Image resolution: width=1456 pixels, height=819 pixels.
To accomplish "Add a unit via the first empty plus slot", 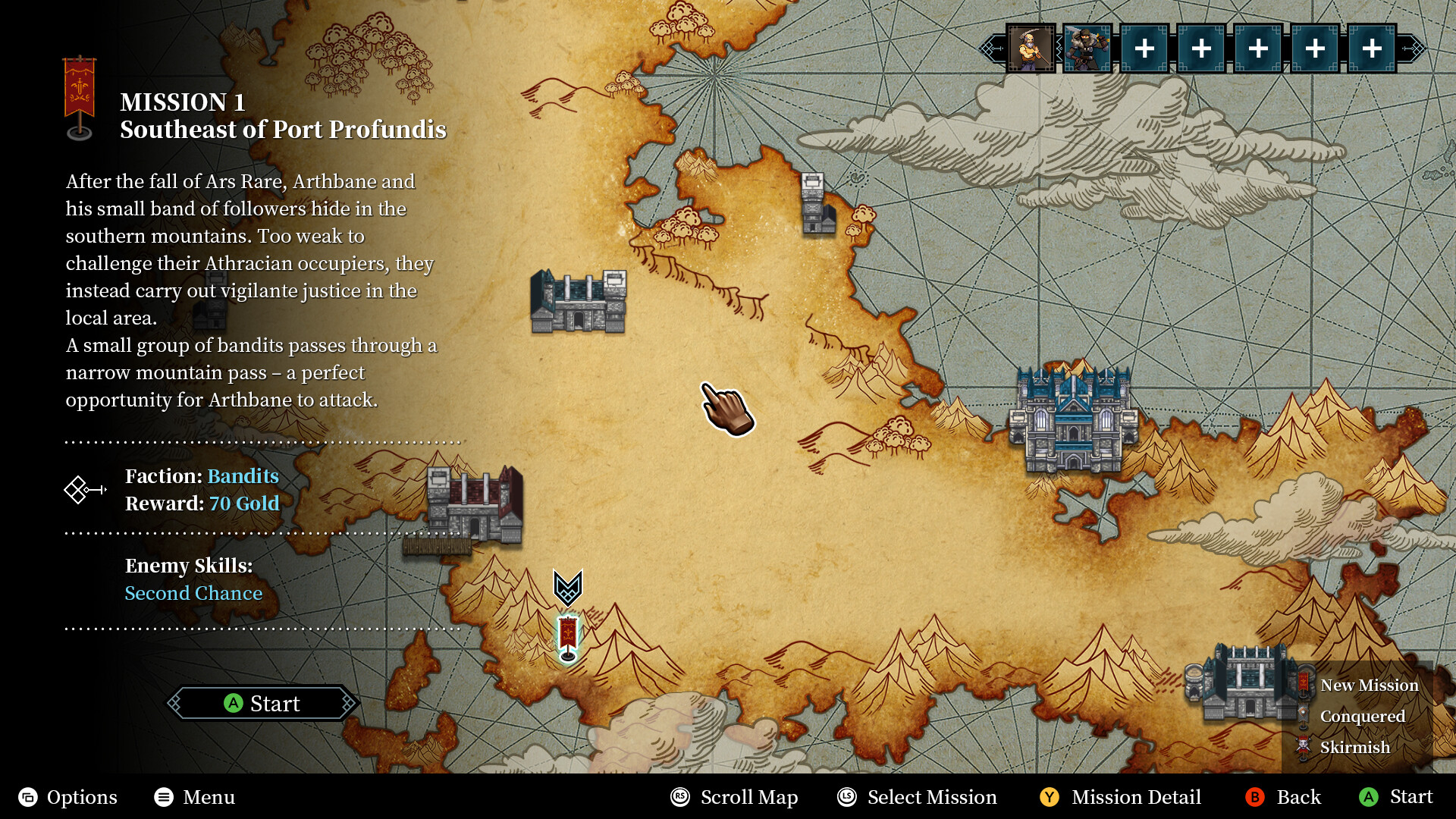I will coord(1145,48).
